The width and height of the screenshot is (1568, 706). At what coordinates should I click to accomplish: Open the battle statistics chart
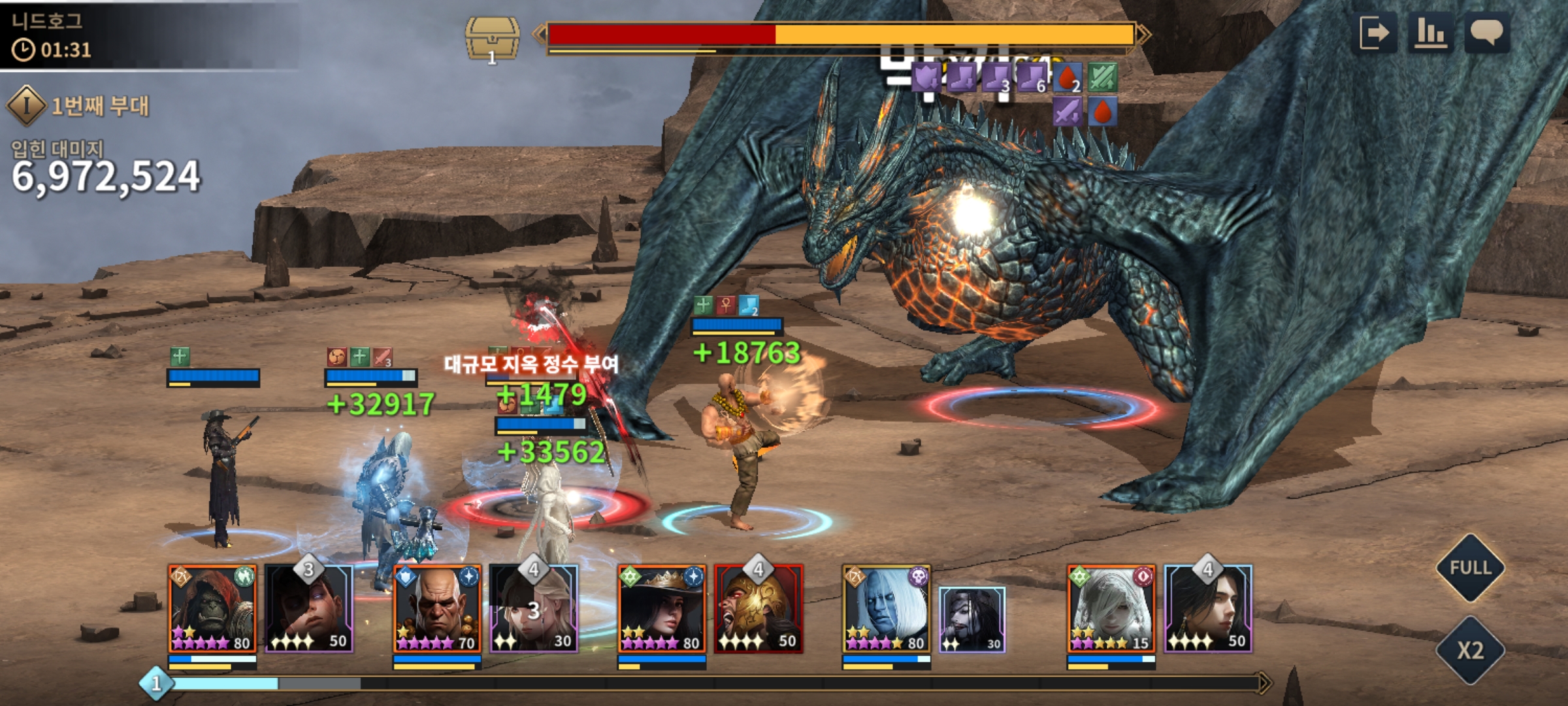[1431, 33]
